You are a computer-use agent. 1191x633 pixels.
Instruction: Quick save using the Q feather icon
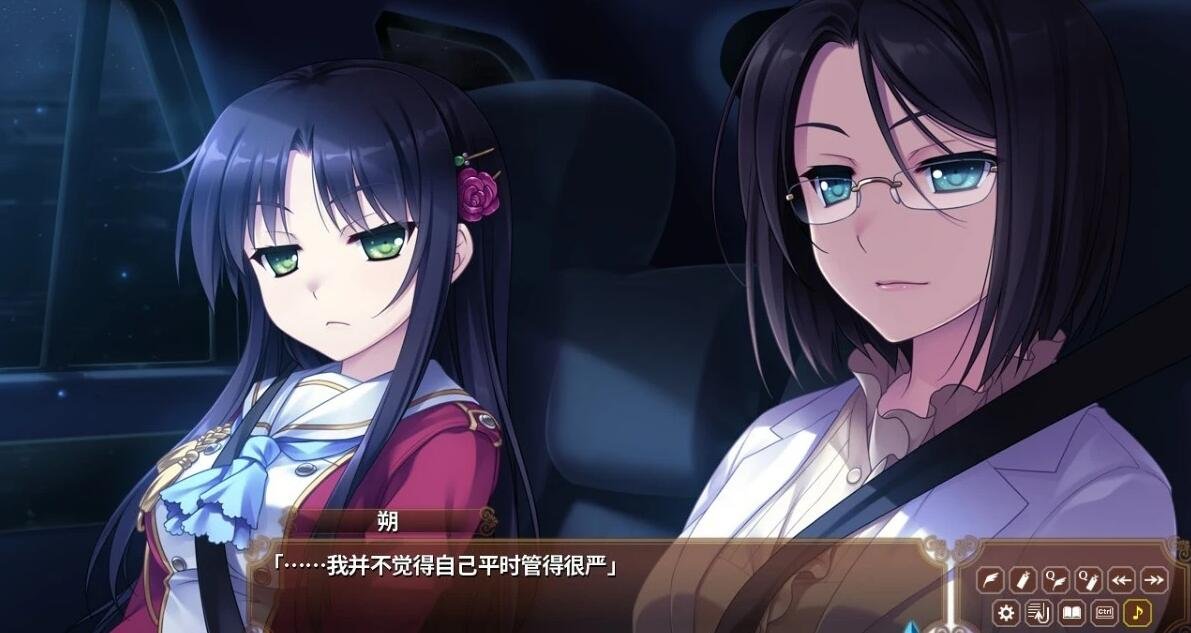[x=1055, y=580]
